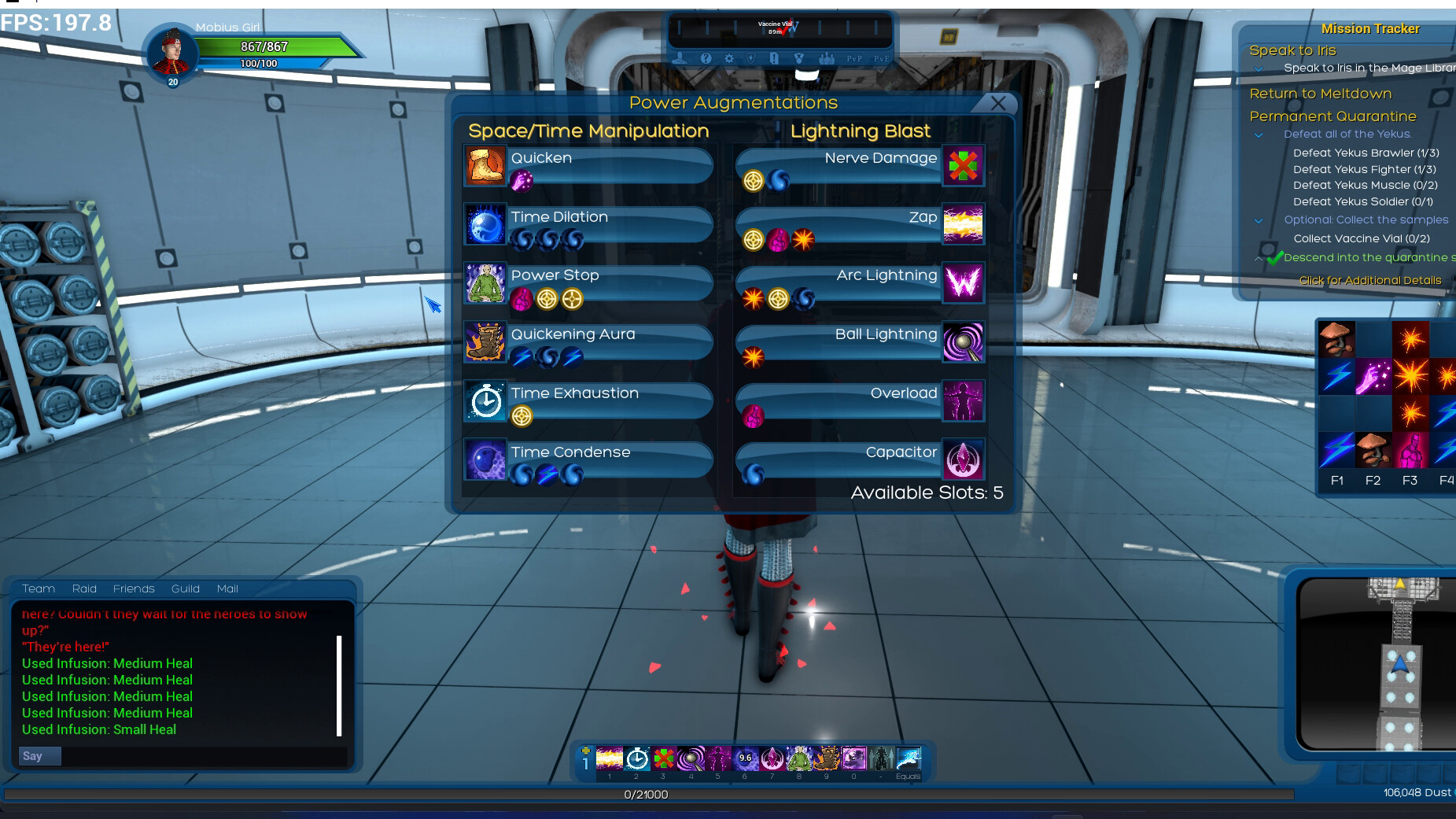Select the Quicken boot icon
Image resolution: width=1456 pixels, height=819 pixels.
(485, 166)
